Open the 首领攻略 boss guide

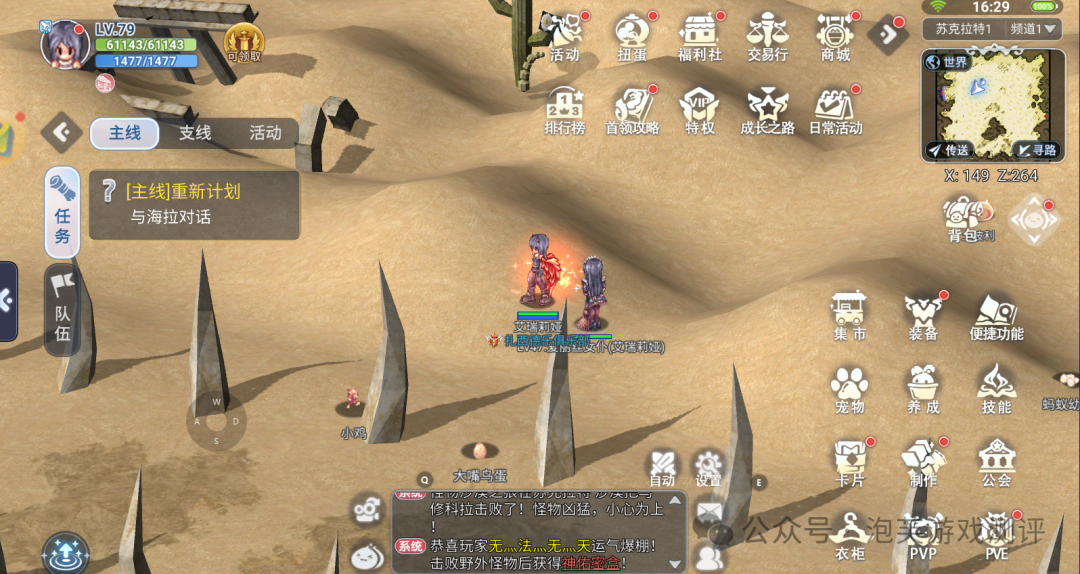[632, 108]
